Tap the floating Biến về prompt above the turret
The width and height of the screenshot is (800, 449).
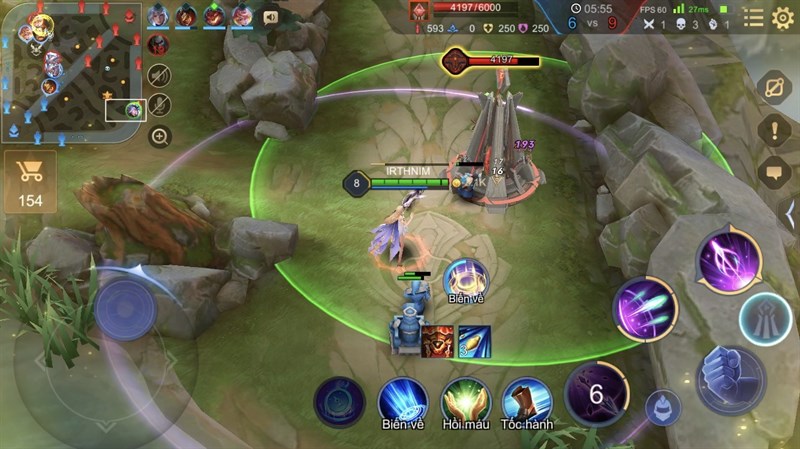click(x=465, y=282)
